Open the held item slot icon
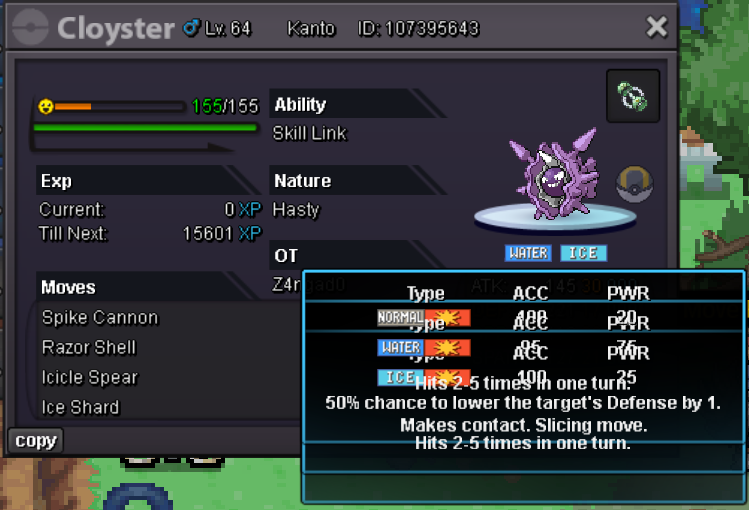Image resolution: width=749 pixels, height=510 pixels. [x=633, y=96]
